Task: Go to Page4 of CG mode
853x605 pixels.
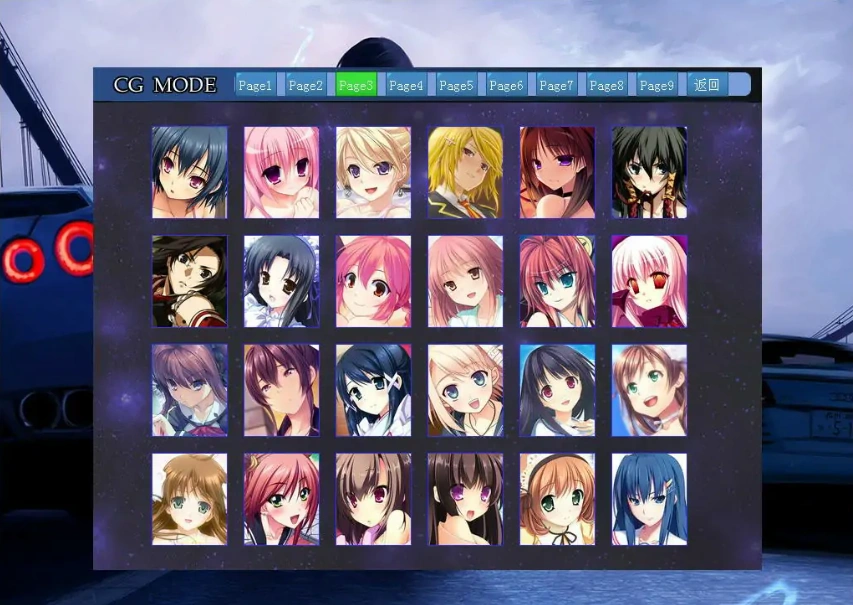Action: pos(405,85)
